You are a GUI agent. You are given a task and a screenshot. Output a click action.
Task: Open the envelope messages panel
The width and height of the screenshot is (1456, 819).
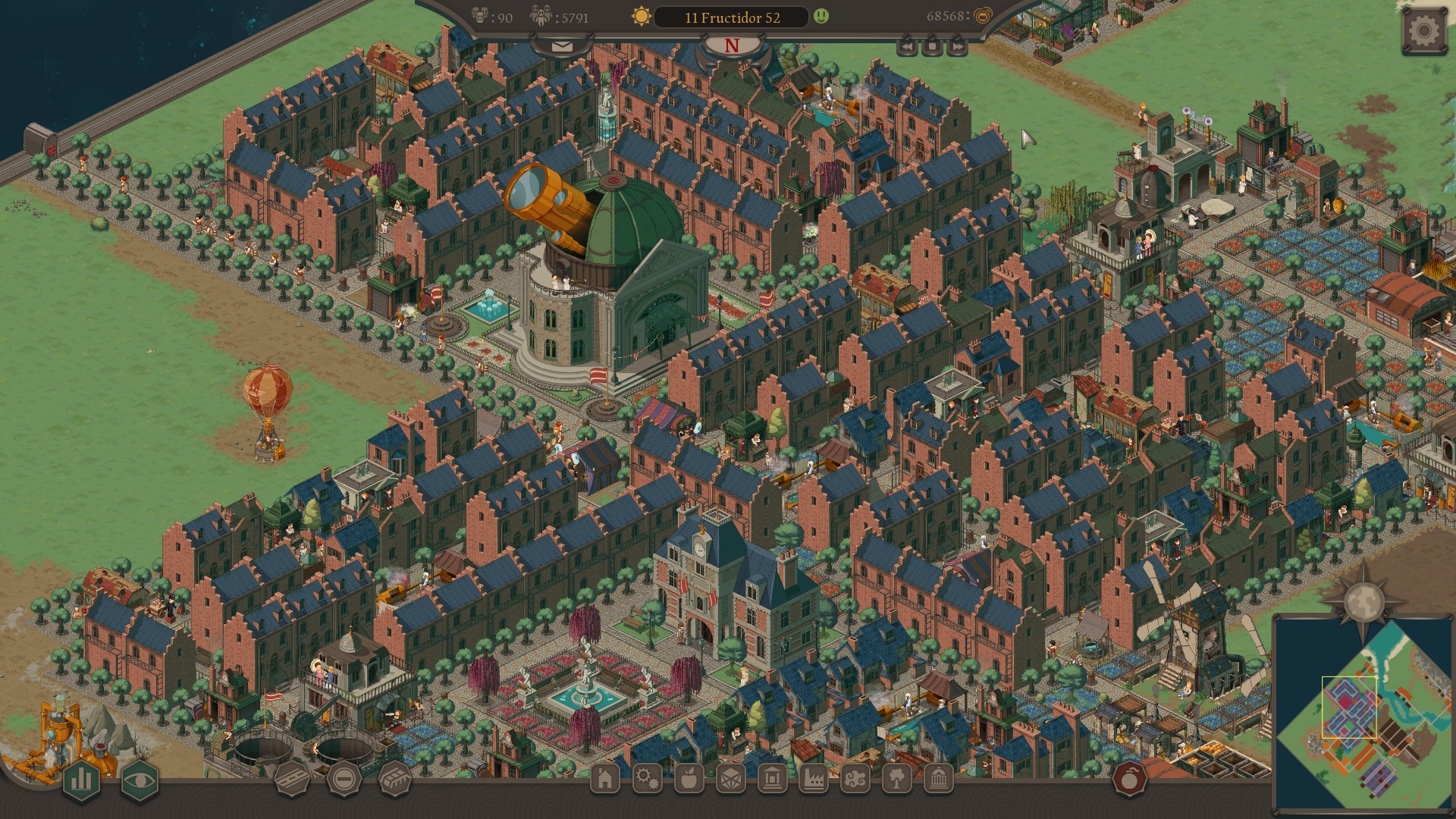pyautogui.click(x=562, y=47)
